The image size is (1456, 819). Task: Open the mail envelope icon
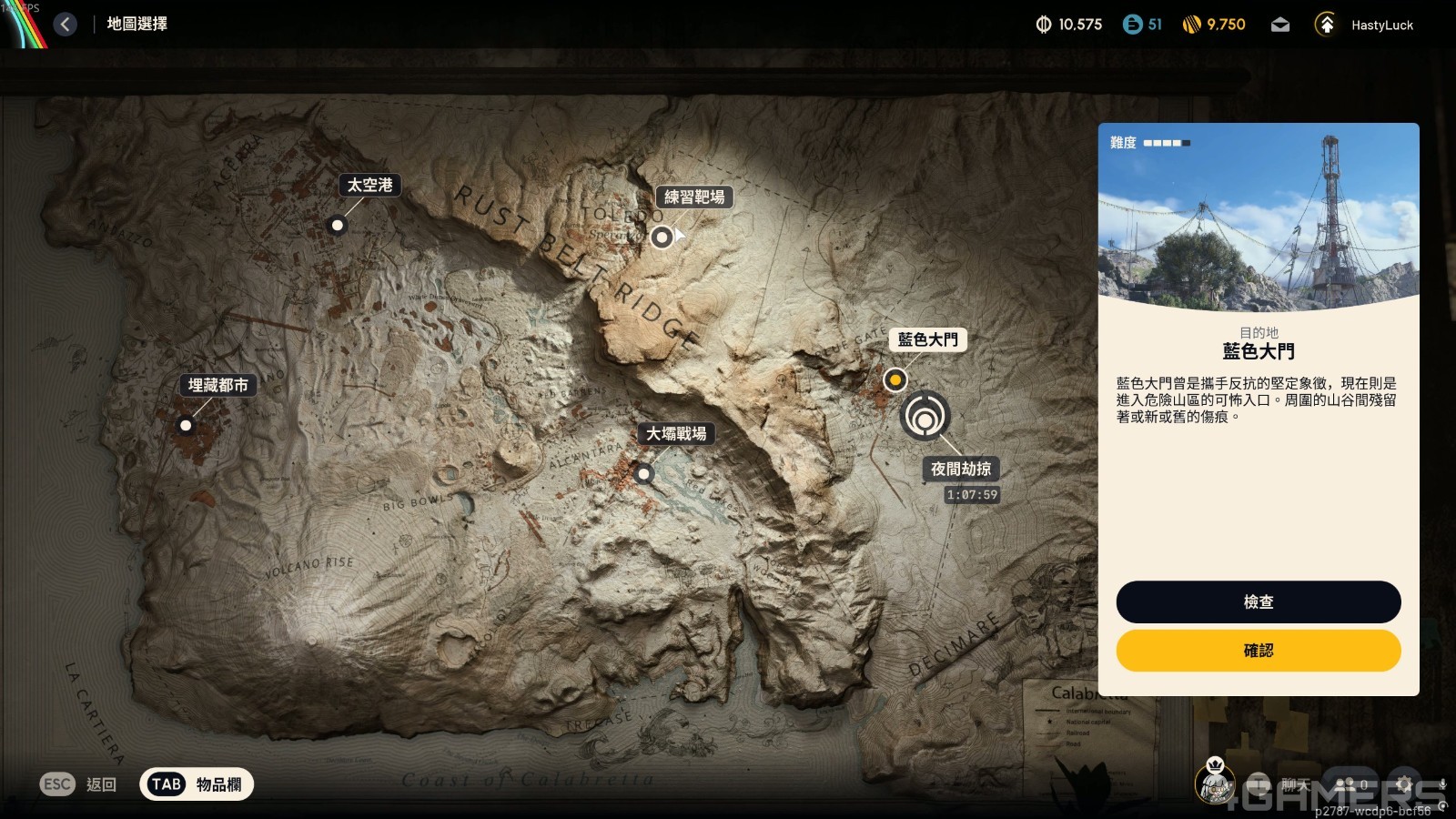(1280, 25)
